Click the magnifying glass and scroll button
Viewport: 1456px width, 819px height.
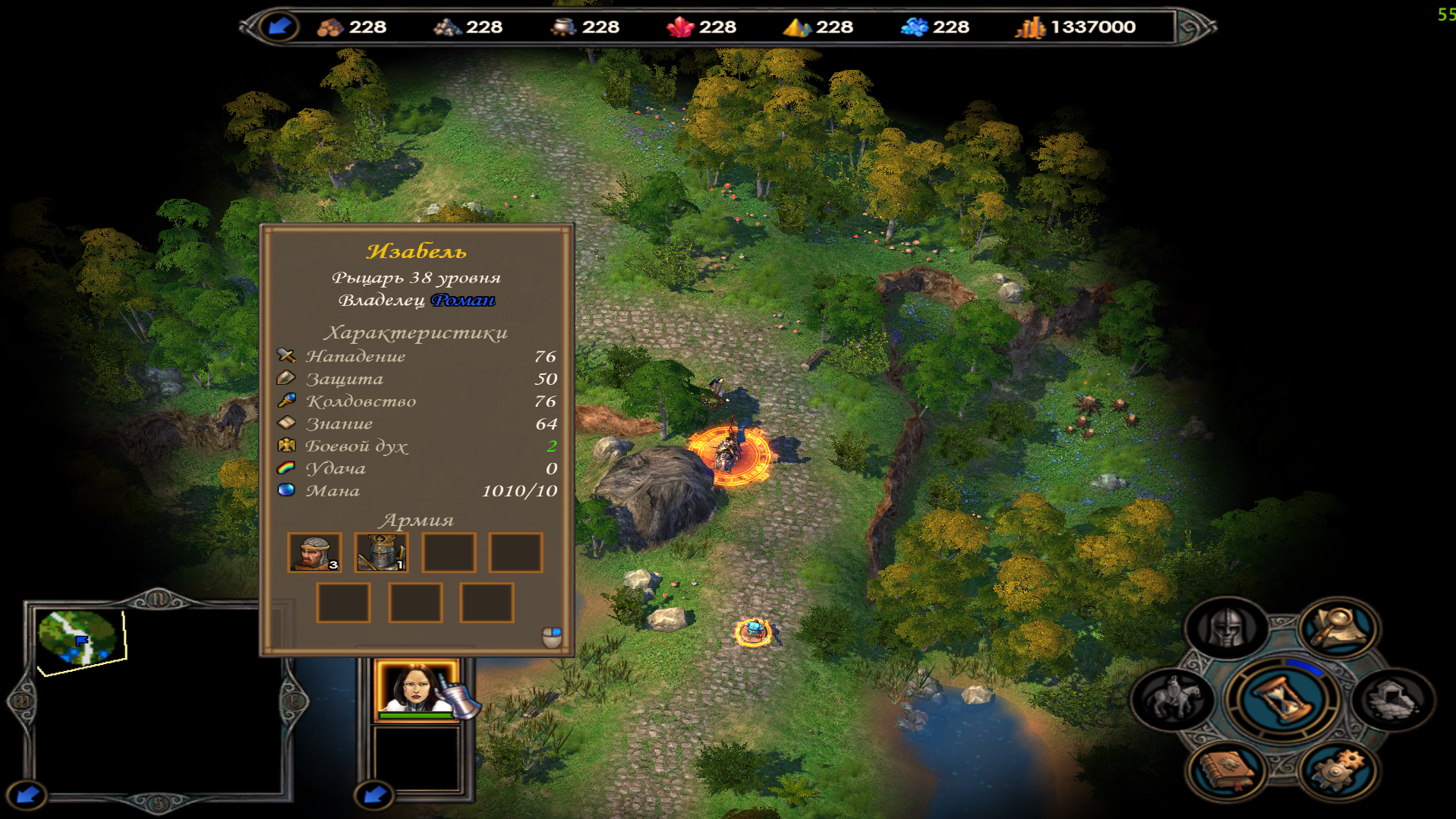coord(1339,627)
